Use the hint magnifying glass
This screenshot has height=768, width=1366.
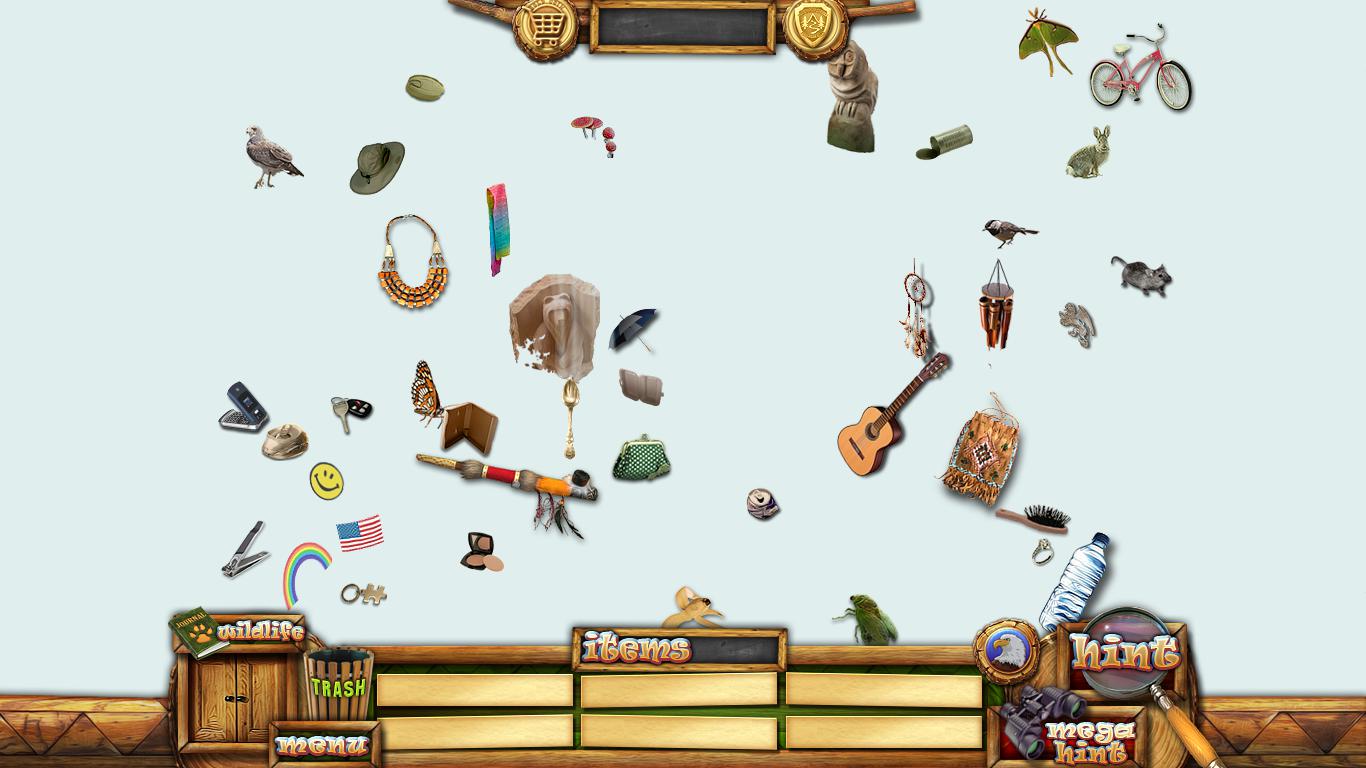[x=1125, y=653]
